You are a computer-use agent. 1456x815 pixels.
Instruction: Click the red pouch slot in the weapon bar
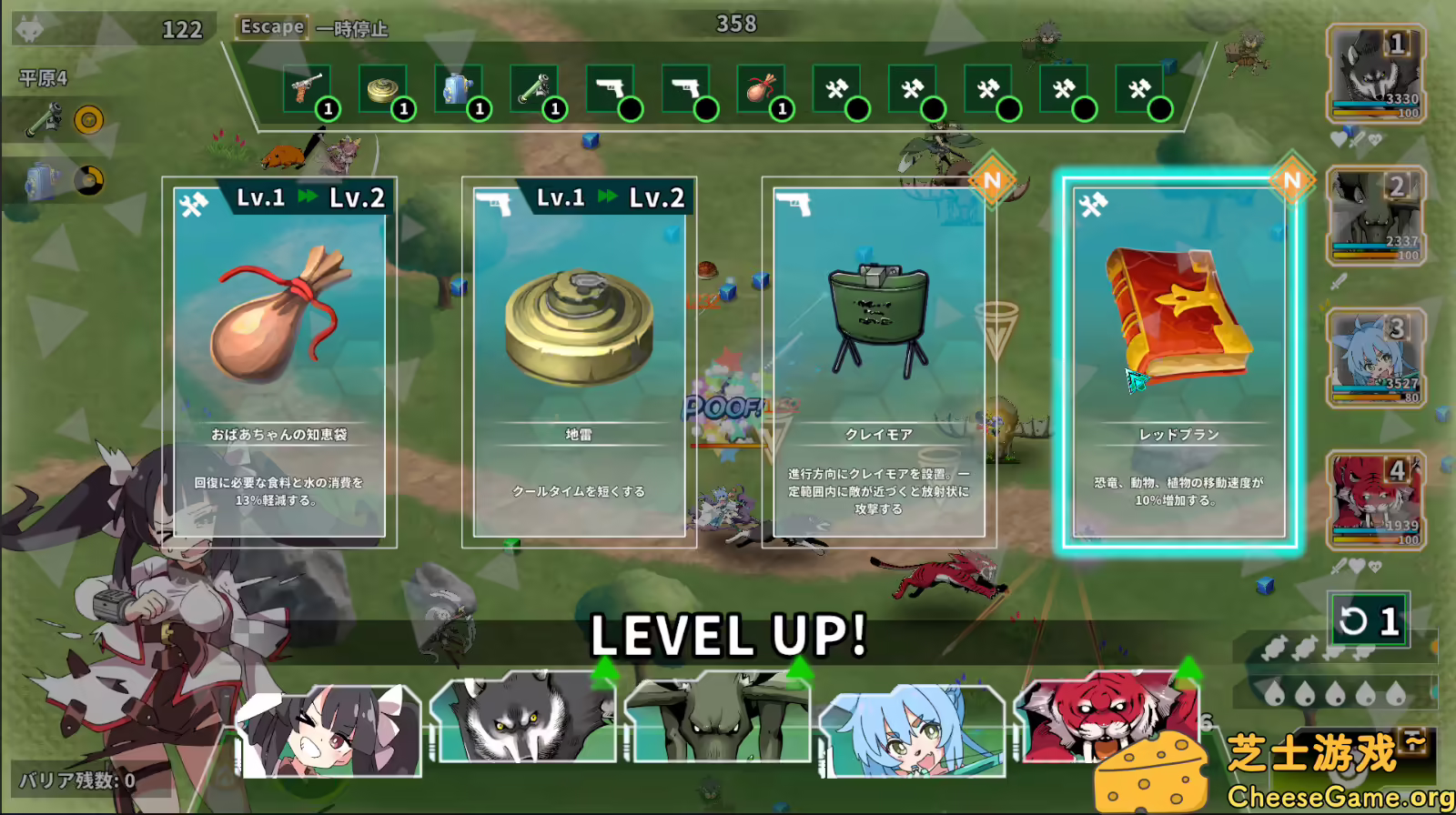762,86
